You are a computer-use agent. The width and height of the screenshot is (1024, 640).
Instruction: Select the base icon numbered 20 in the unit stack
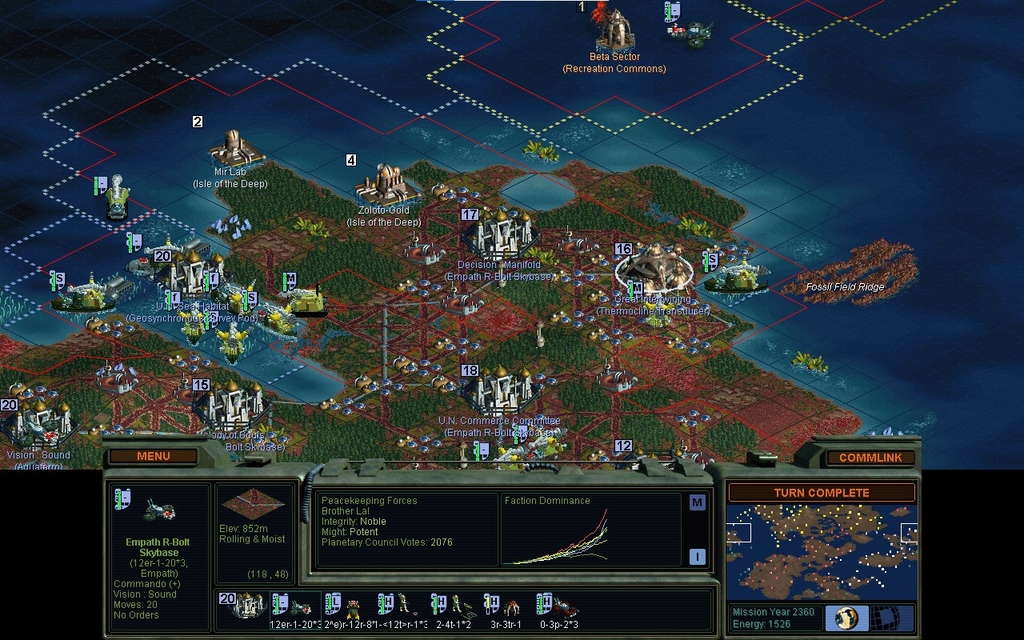[243, 604]
